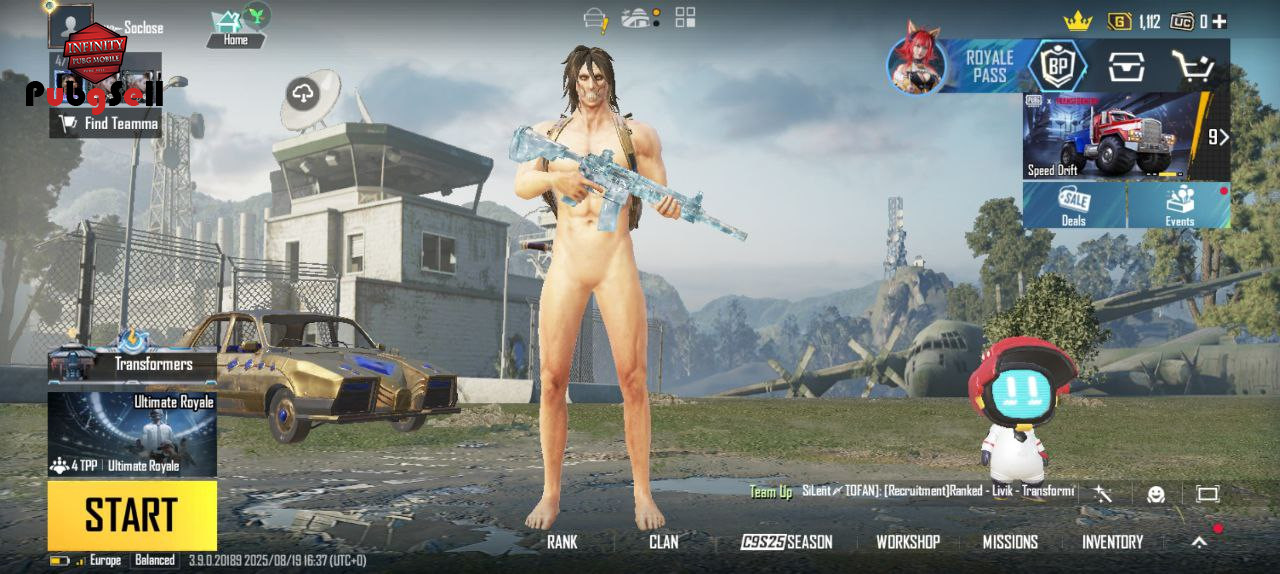Image resolution: width=1280 pixels, height=574 pixels.
Task: Open the Events panel
Action: click(x=1180, y=205)
